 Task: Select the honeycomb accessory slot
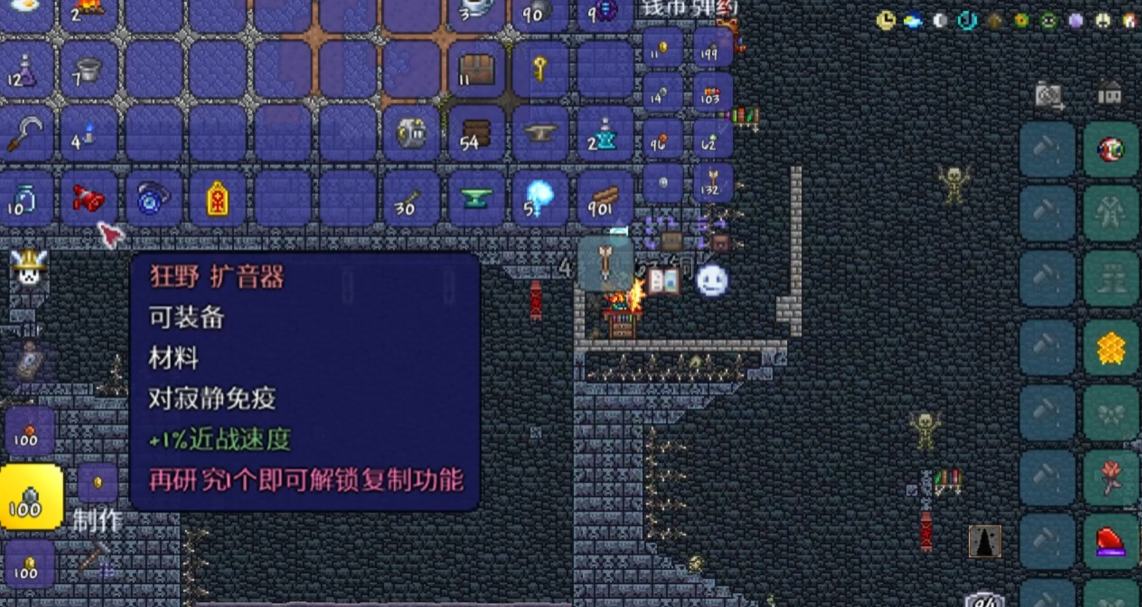[x=1111, y=348]
